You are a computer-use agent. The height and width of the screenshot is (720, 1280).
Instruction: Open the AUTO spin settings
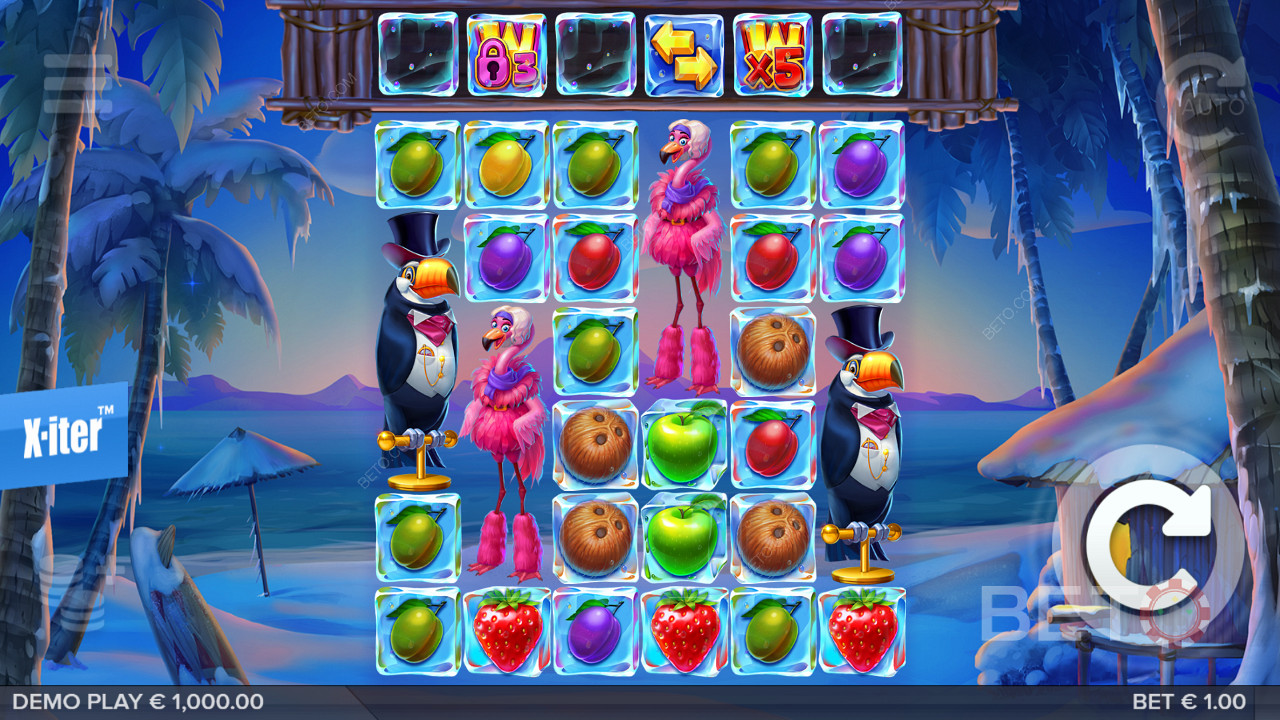point(1200,90)
